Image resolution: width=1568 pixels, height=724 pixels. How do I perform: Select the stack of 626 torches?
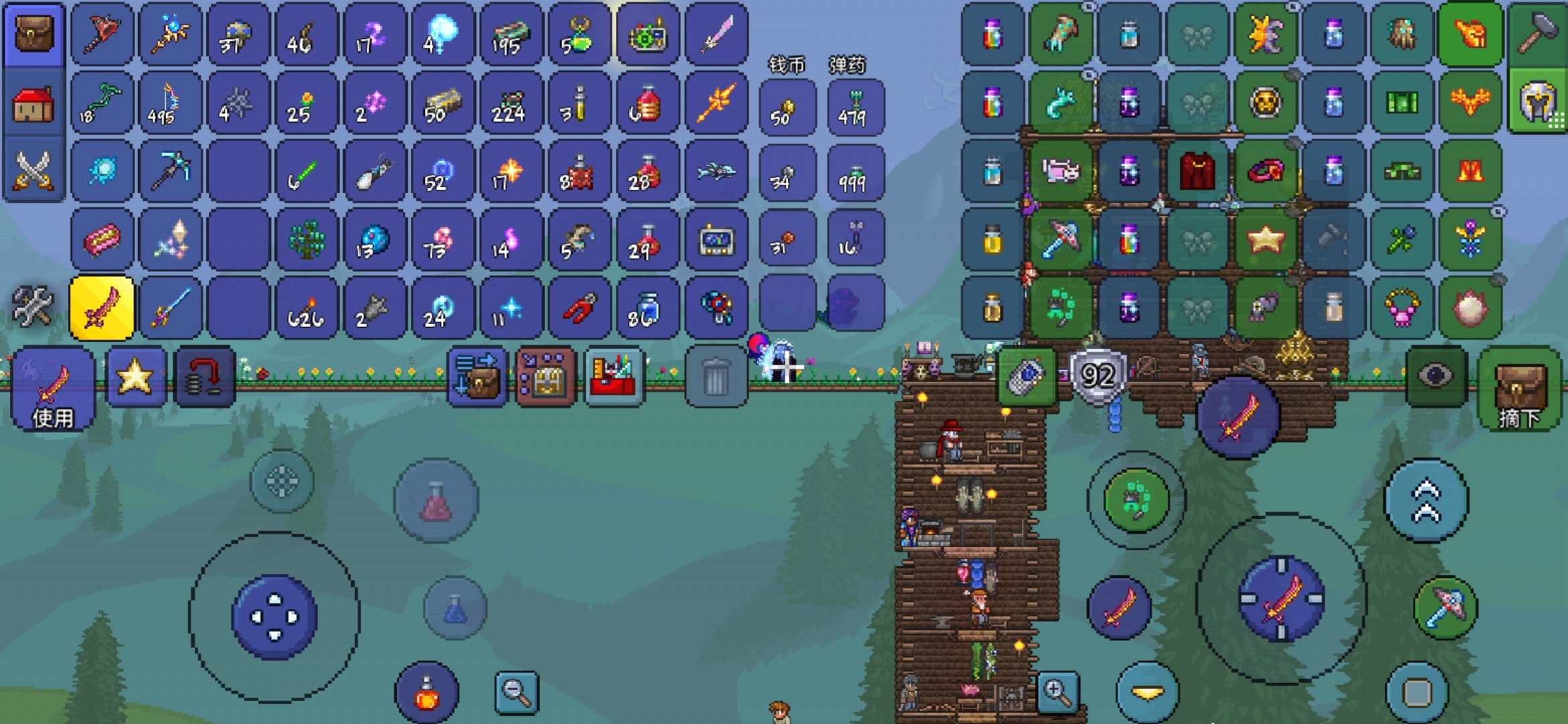[306, 308]
